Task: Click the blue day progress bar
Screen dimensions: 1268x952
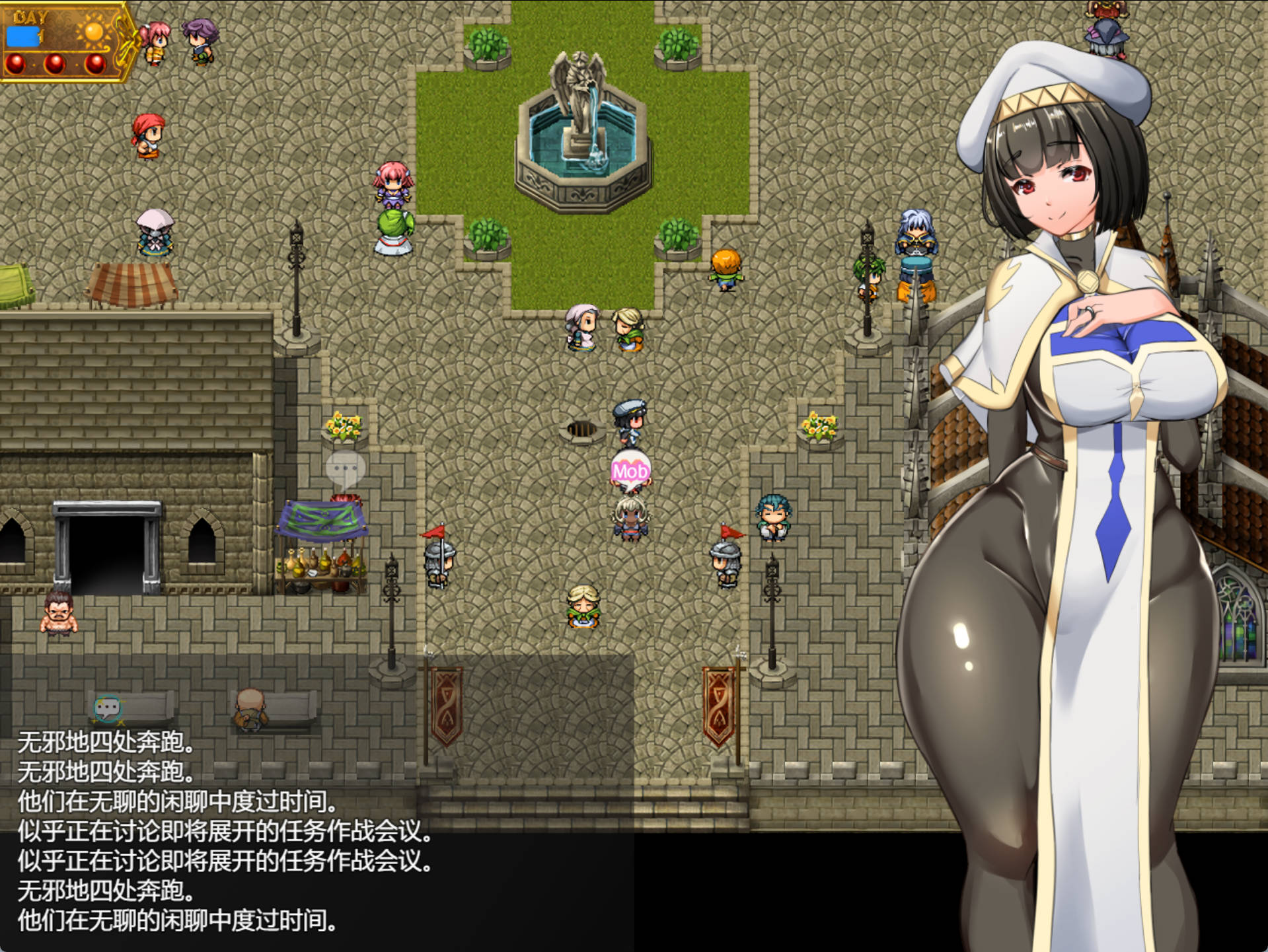Action: [22, 36]
